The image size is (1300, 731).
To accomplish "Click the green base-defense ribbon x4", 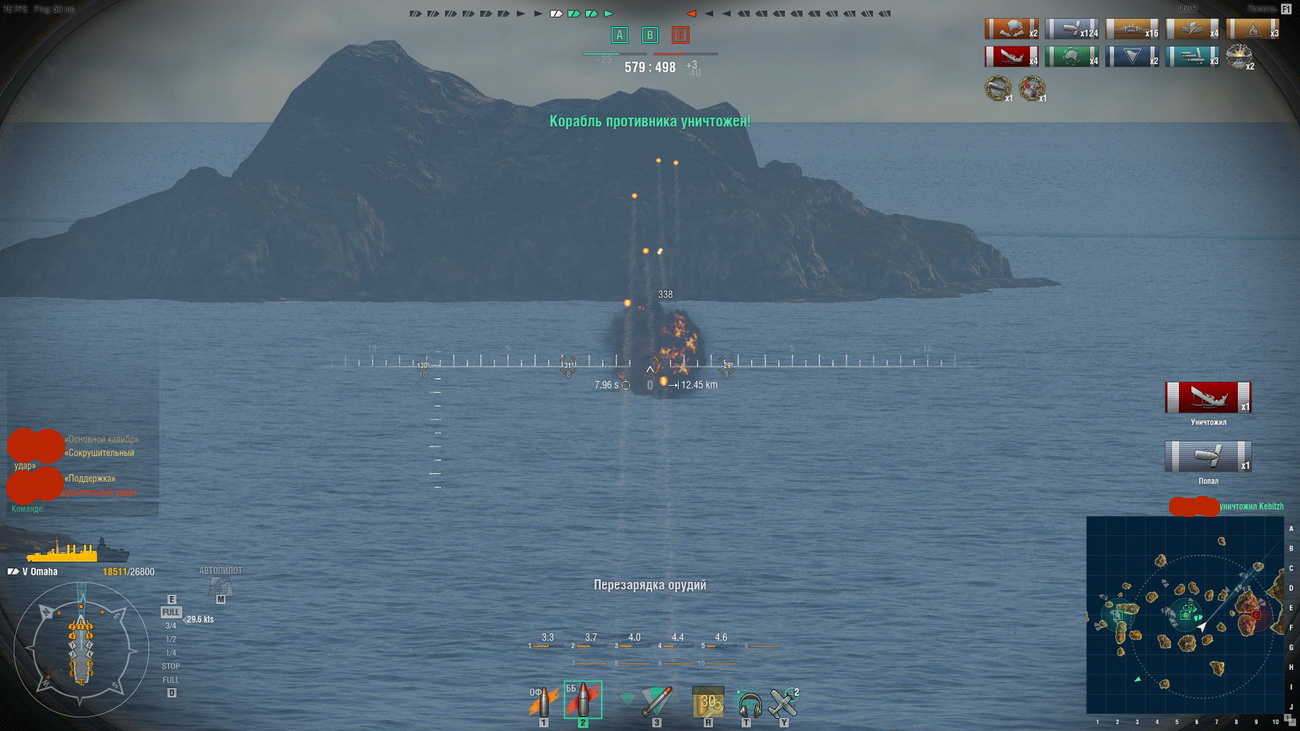I will (1071, 57).
